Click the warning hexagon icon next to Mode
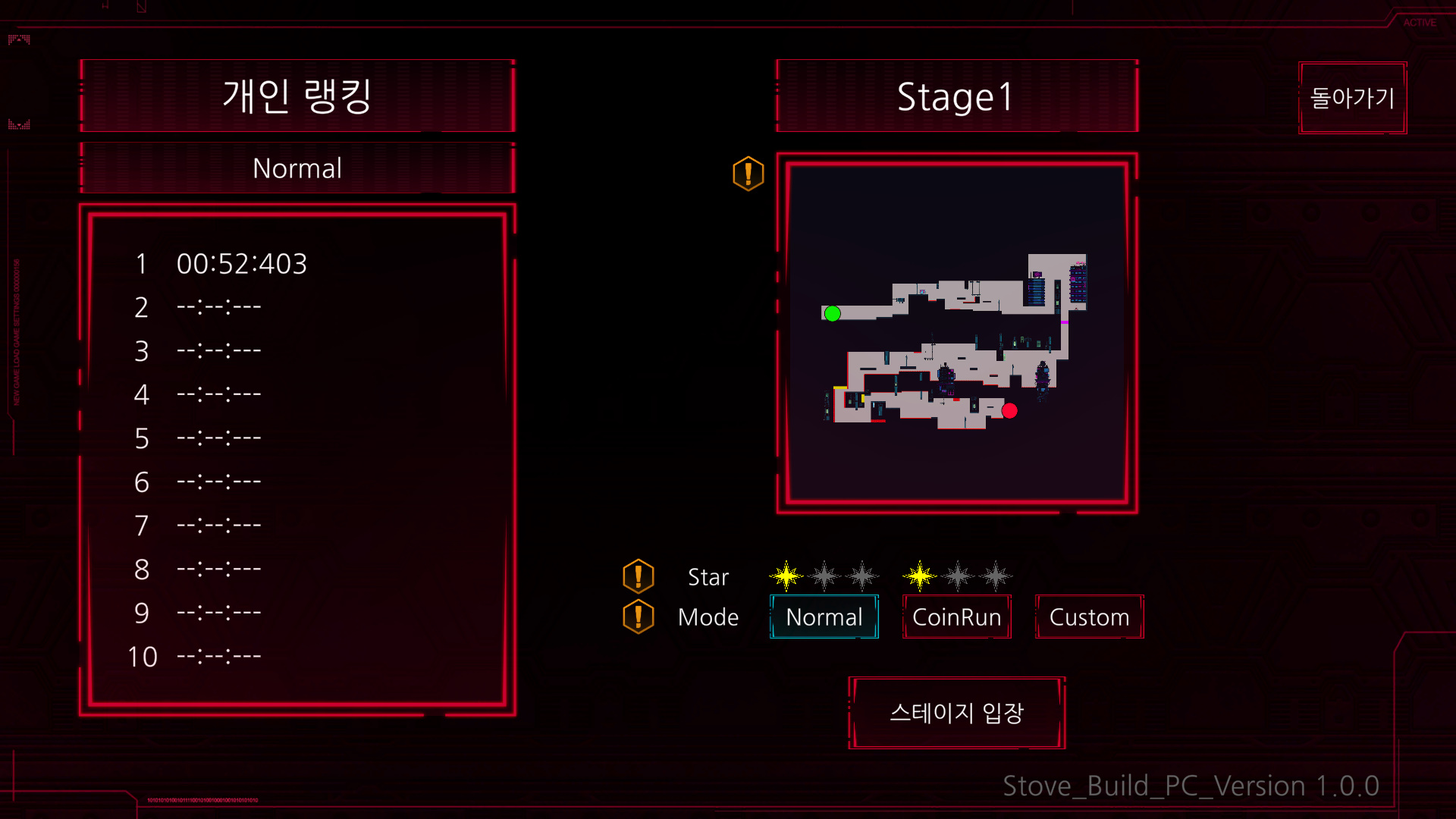 click(639, 617)
